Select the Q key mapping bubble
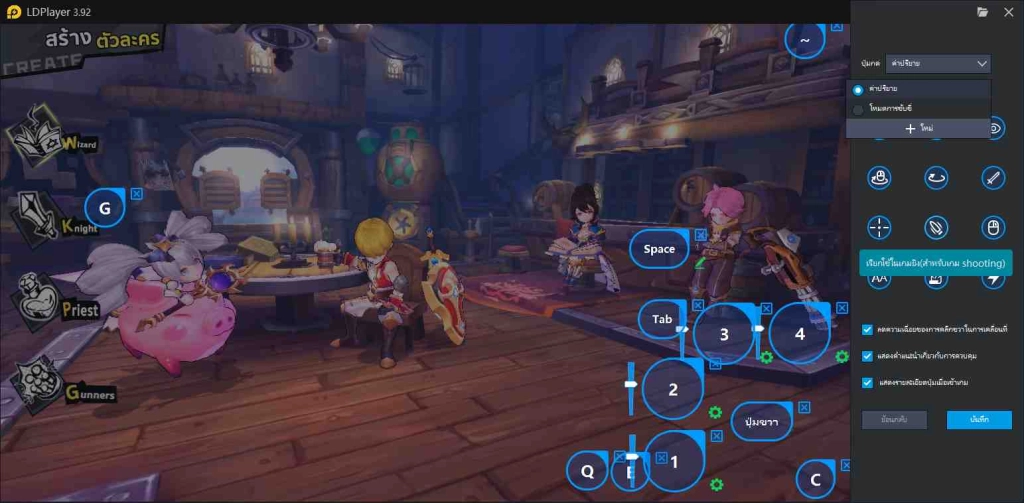Screen dimensions: 1024x503 [588, 471]
